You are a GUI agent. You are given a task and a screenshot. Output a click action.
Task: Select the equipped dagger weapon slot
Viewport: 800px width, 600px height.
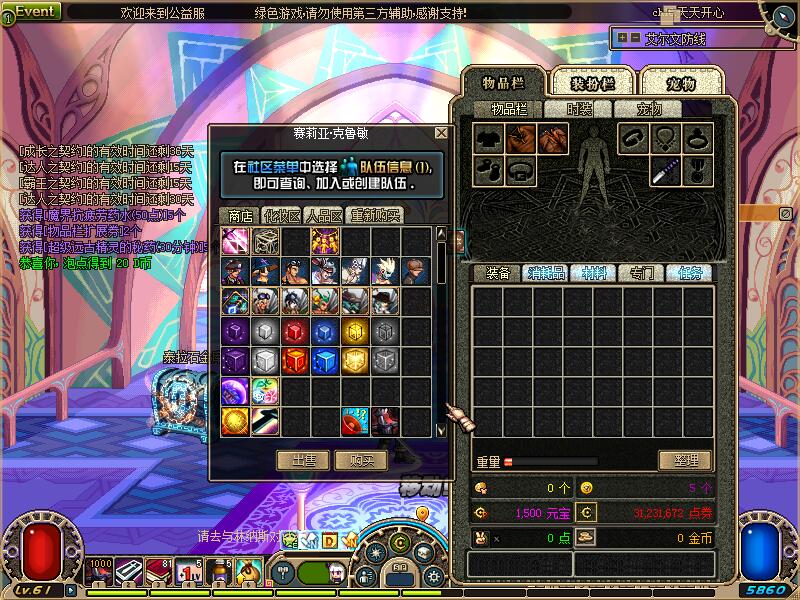(664, 170)
